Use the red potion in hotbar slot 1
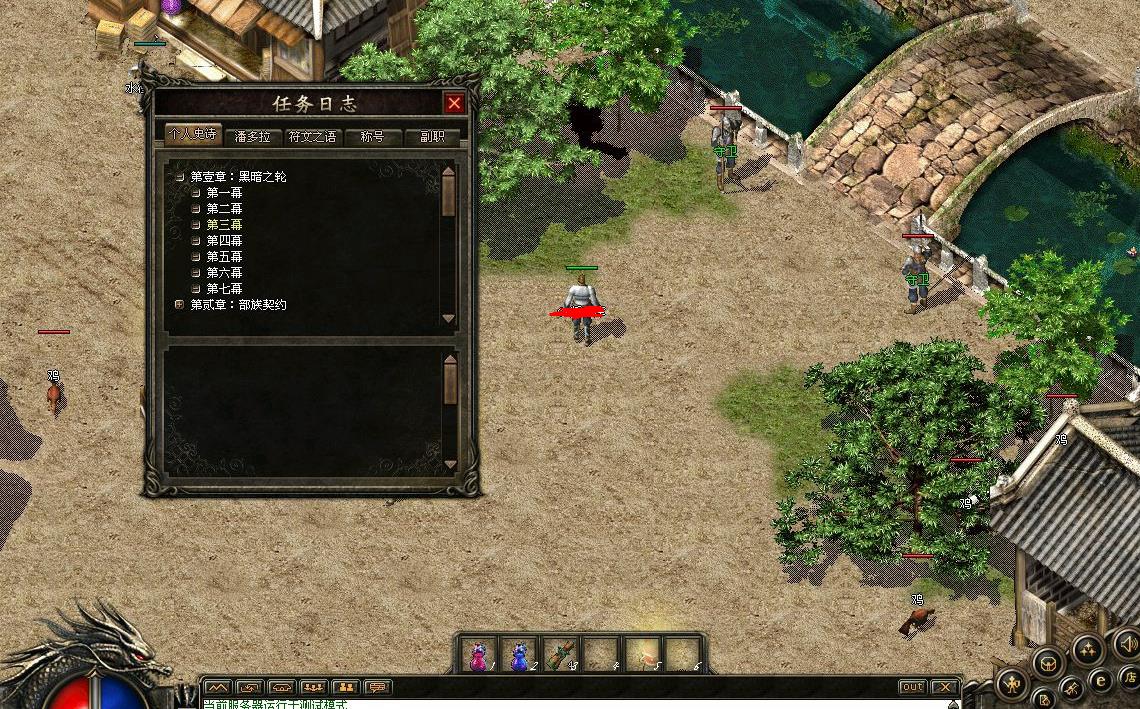This screenshot has width=1140, height=709. [478, 654]
